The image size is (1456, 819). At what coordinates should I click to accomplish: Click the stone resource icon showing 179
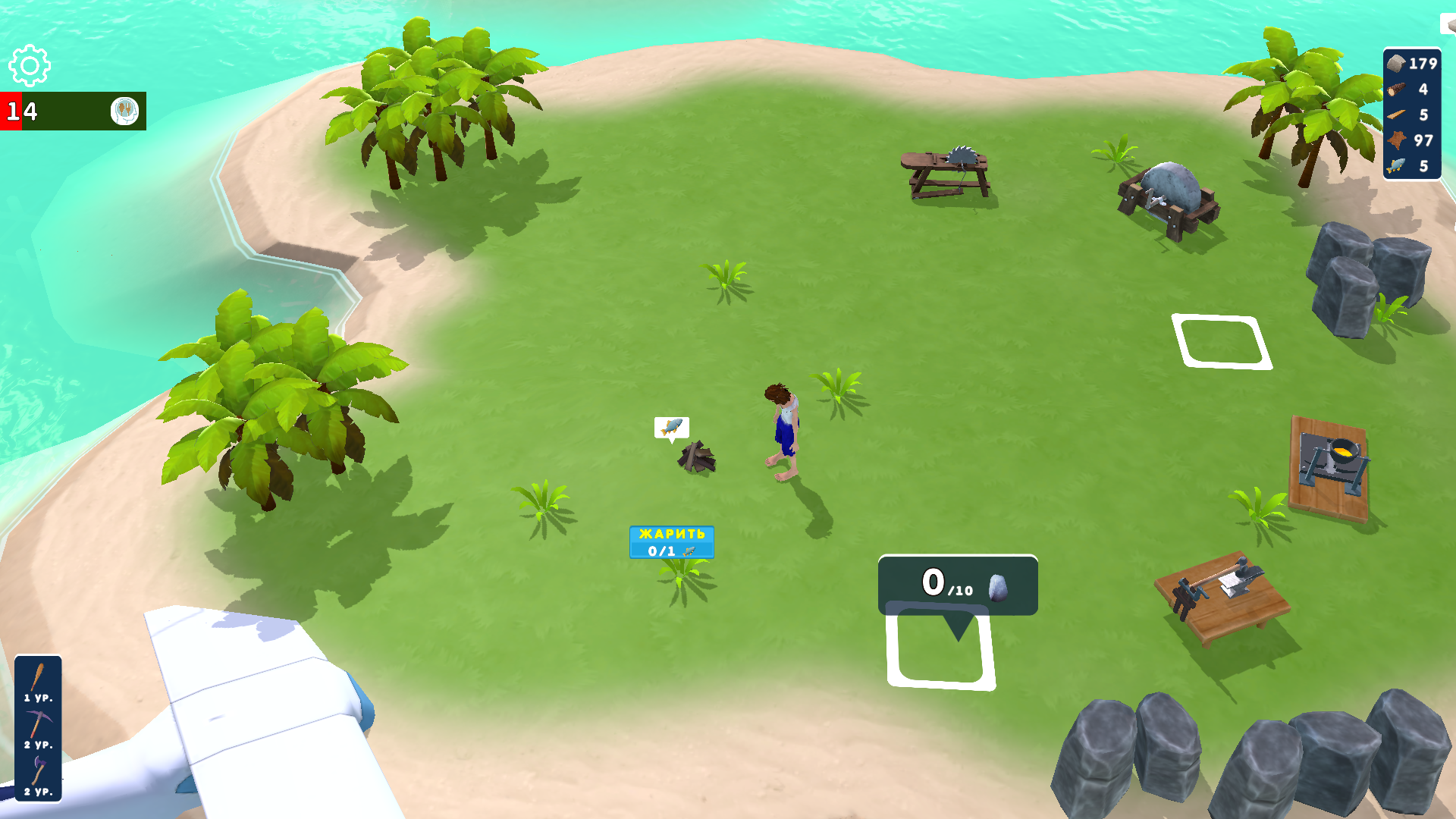click(1398, 65)
